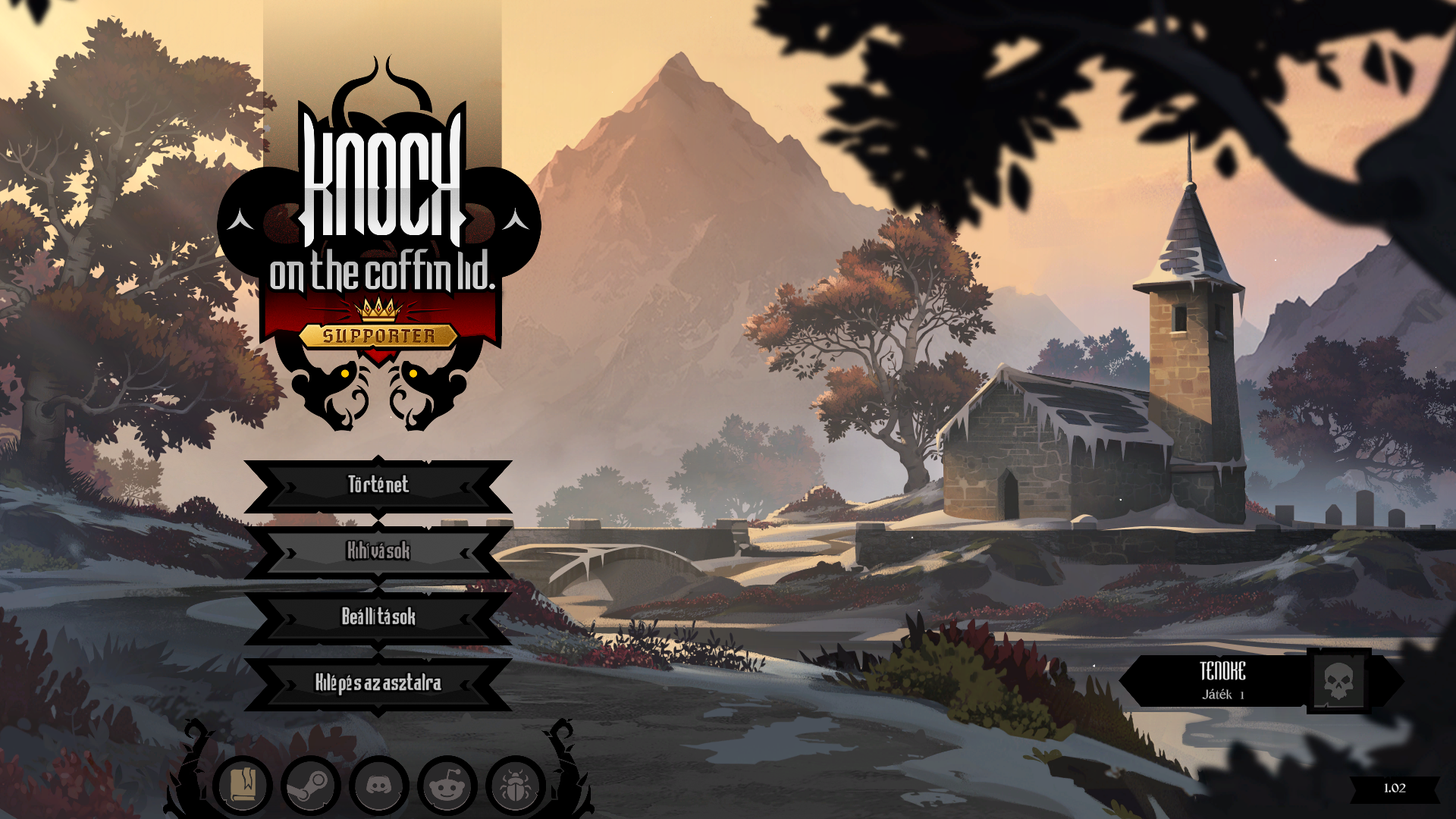The width and height of the screenshot is (1456, 819).
Task: Open the Beállítások settings menu
Action: point(378,617)
